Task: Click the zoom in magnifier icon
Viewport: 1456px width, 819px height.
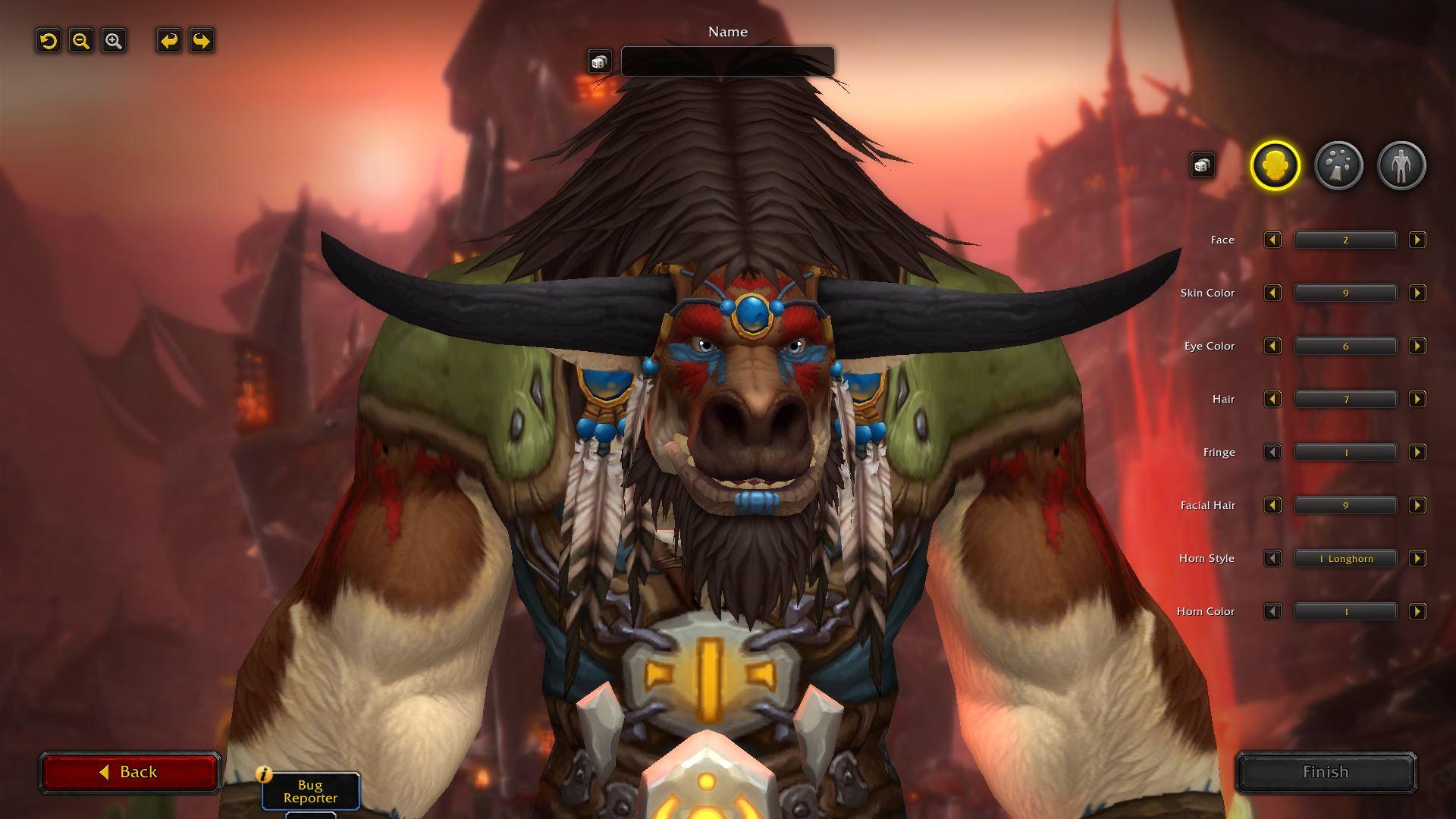Action: click(112, 41)
